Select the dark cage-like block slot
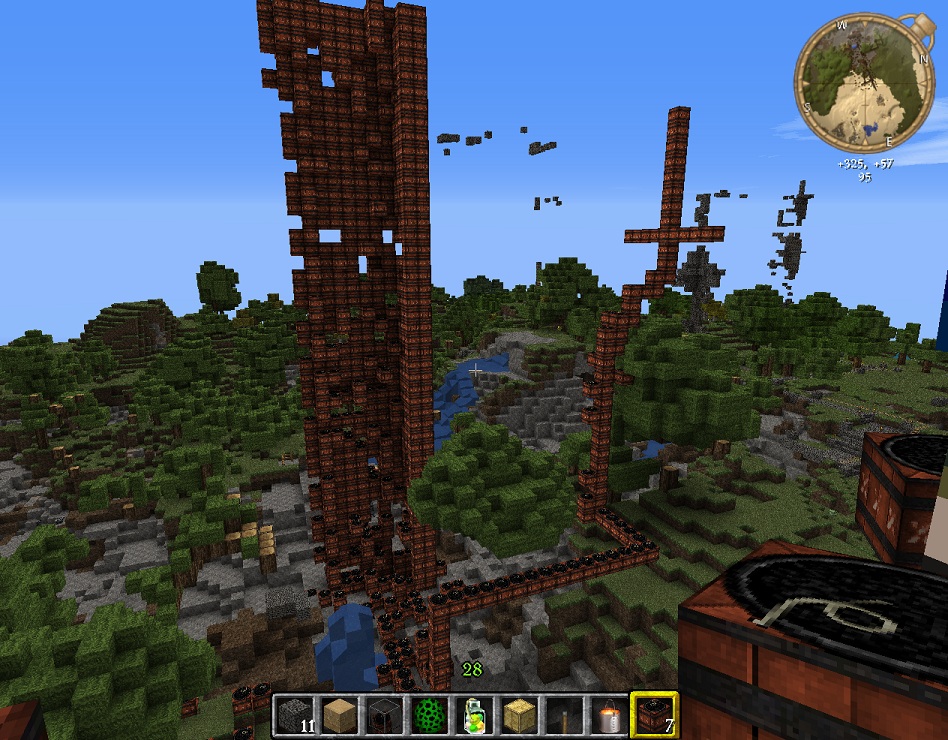This screenshot has height=740, width=948. click(x=384, y=715)
